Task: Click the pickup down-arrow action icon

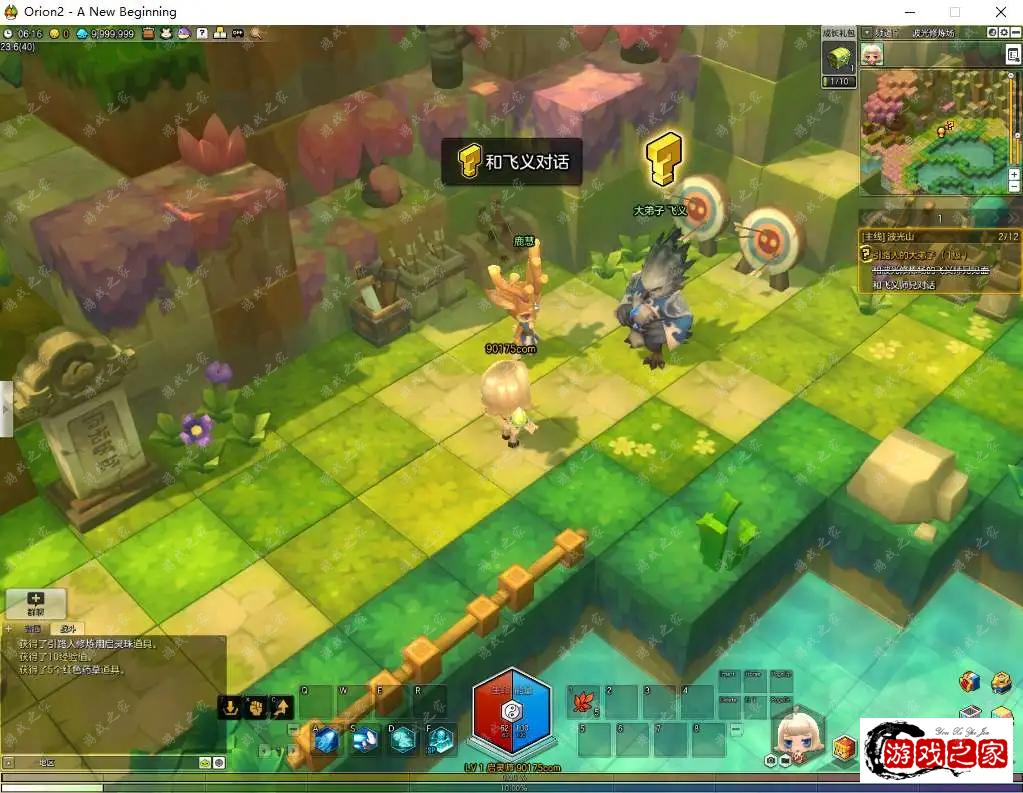Action: tap(230, 707)
